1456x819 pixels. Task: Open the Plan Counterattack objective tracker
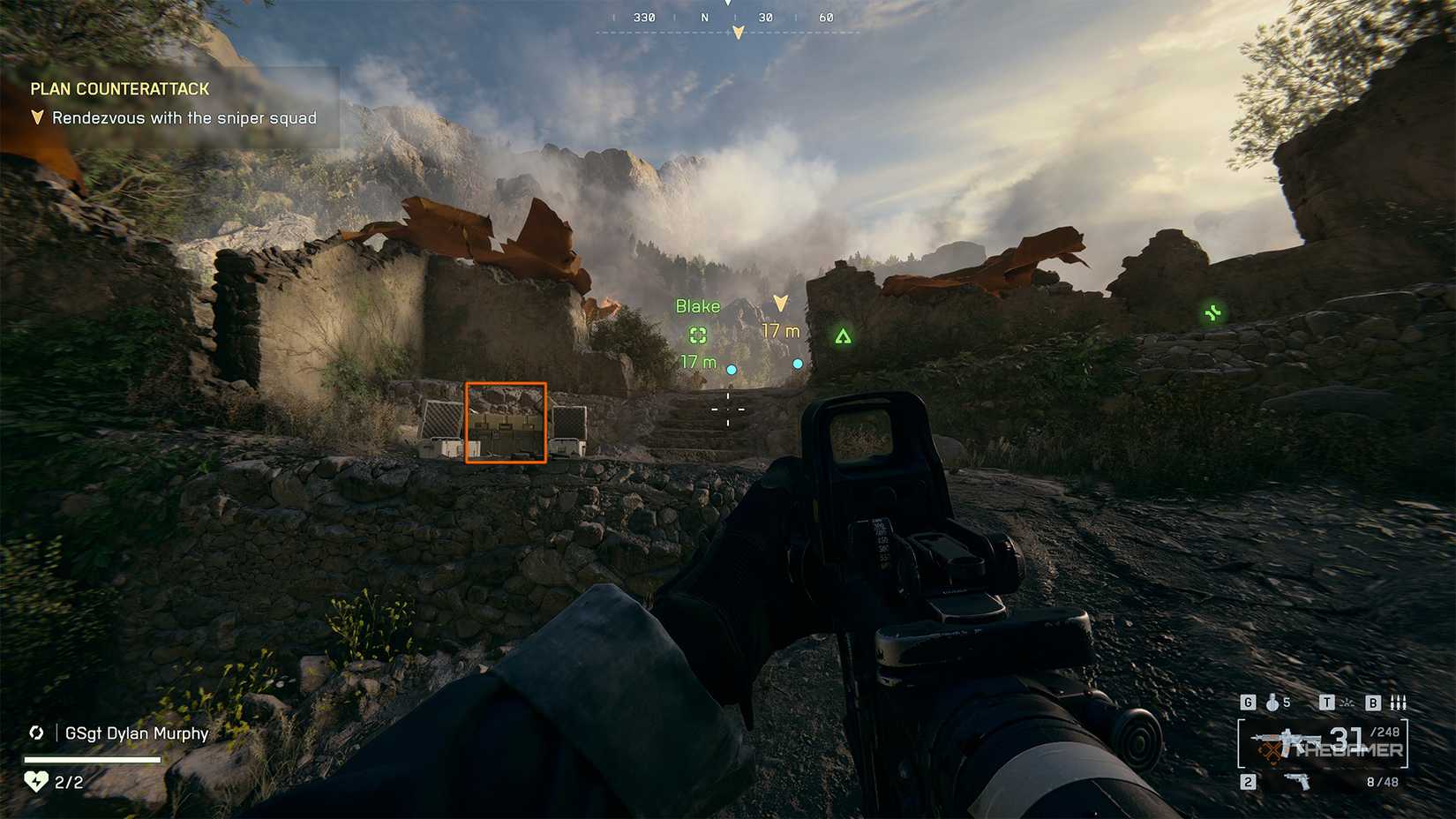(120, 89)
